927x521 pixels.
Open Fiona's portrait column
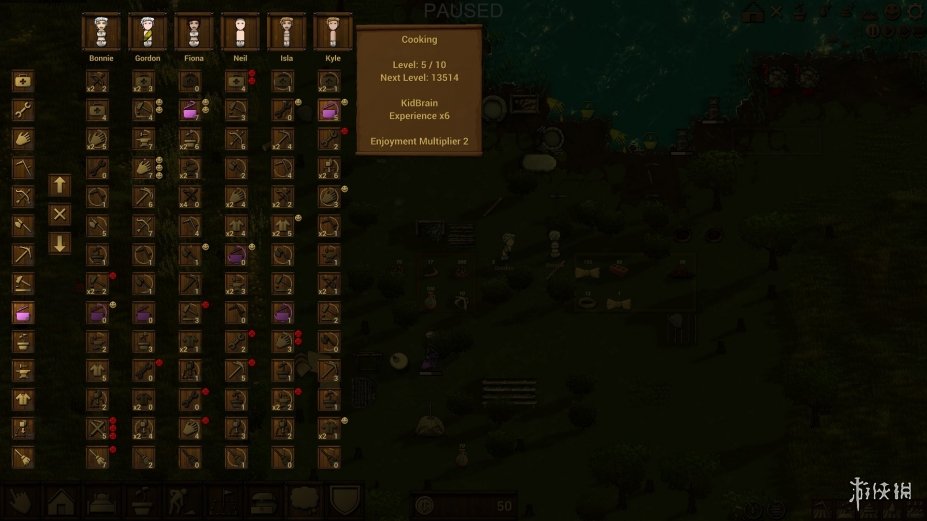[193, 31]
